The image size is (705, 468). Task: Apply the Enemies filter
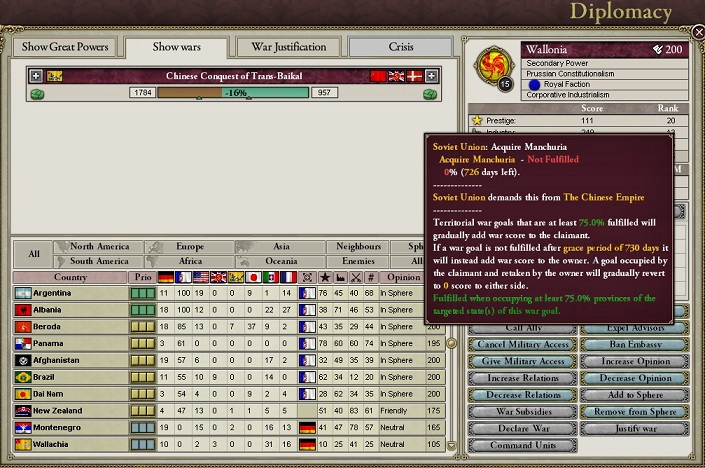point(359,261)
